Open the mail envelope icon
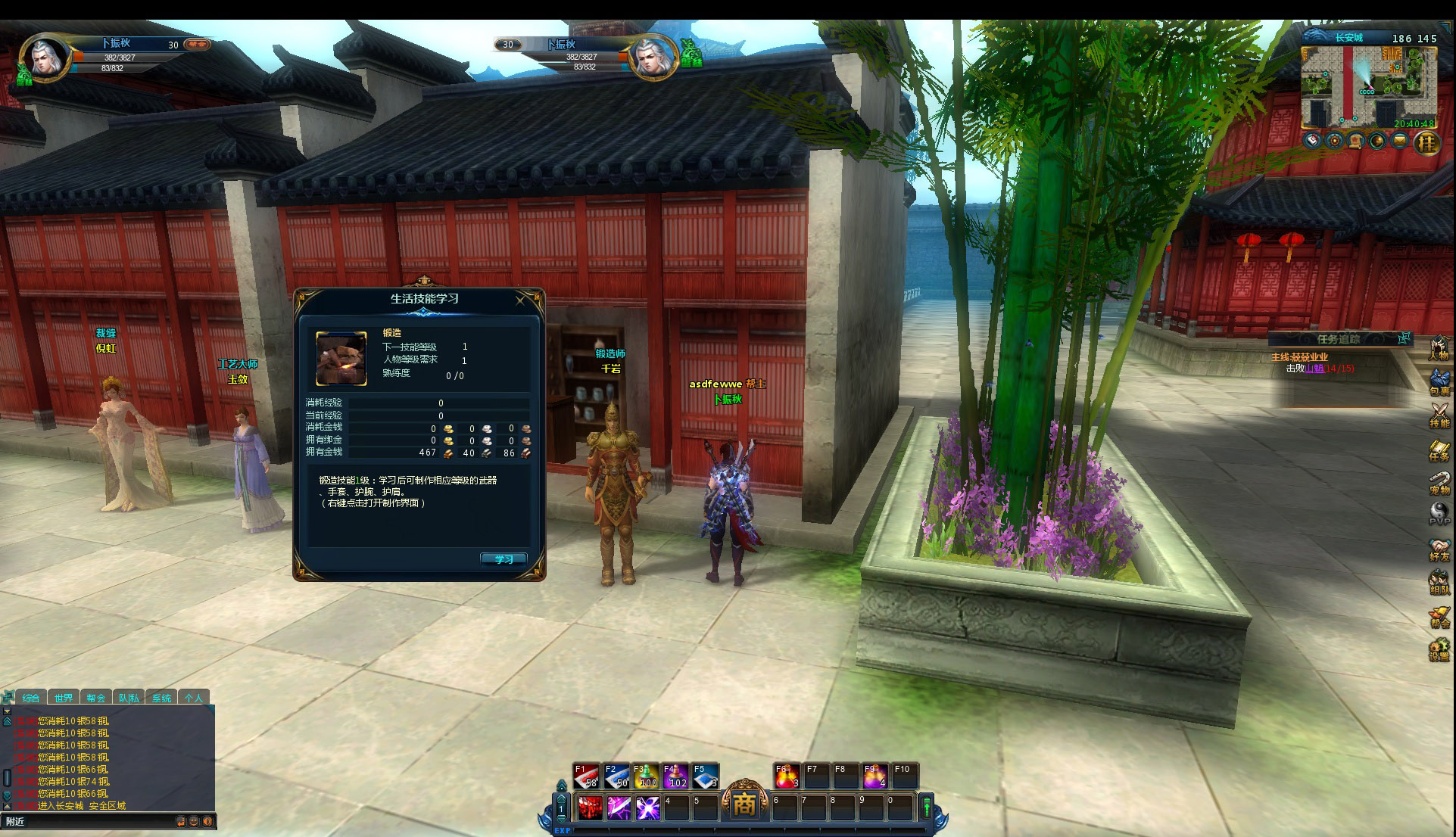Image resolution: width=1456 pixels, height=837 pixels. pyautogui.click(x=1400, y=141)
